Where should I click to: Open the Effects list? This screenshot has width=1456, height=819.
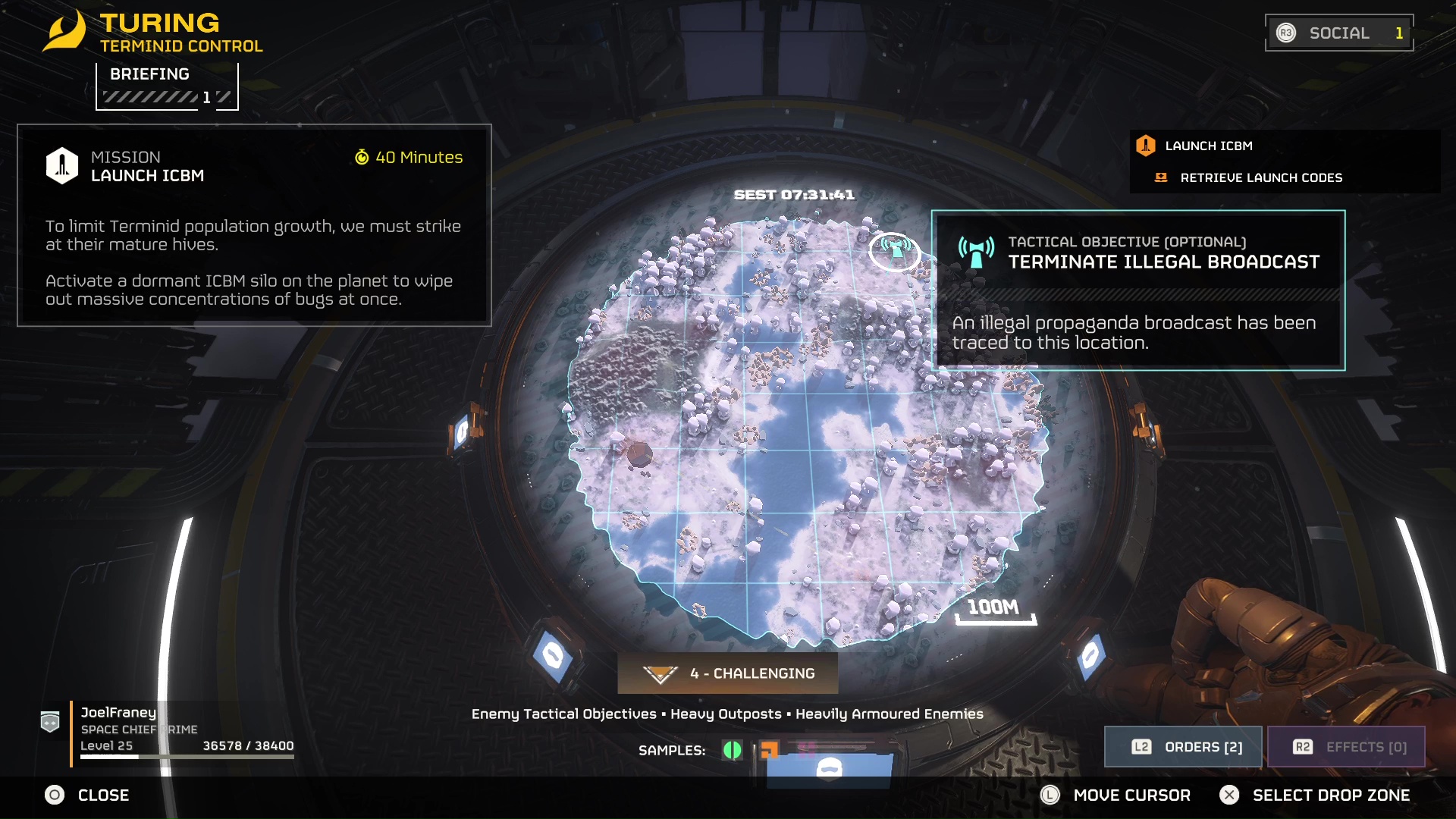point(1347,746)
